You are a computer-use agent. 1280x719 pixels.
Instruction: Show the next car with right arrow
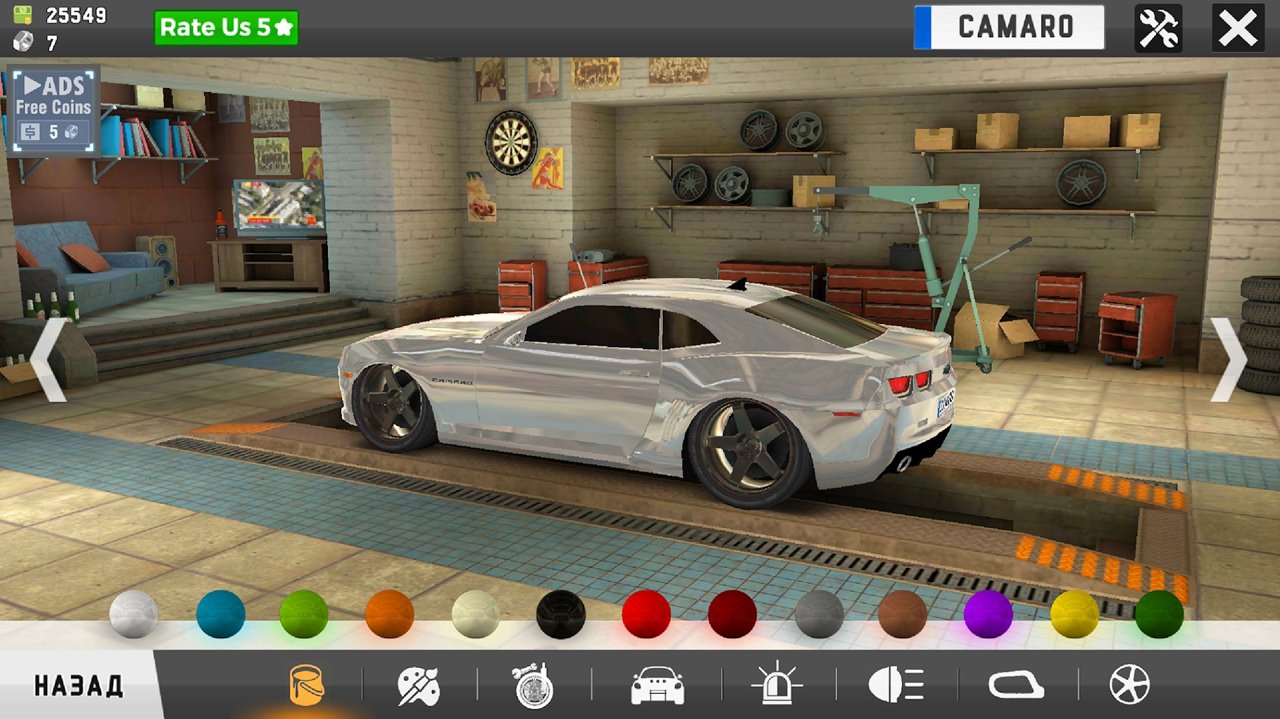click(1229, 360)
